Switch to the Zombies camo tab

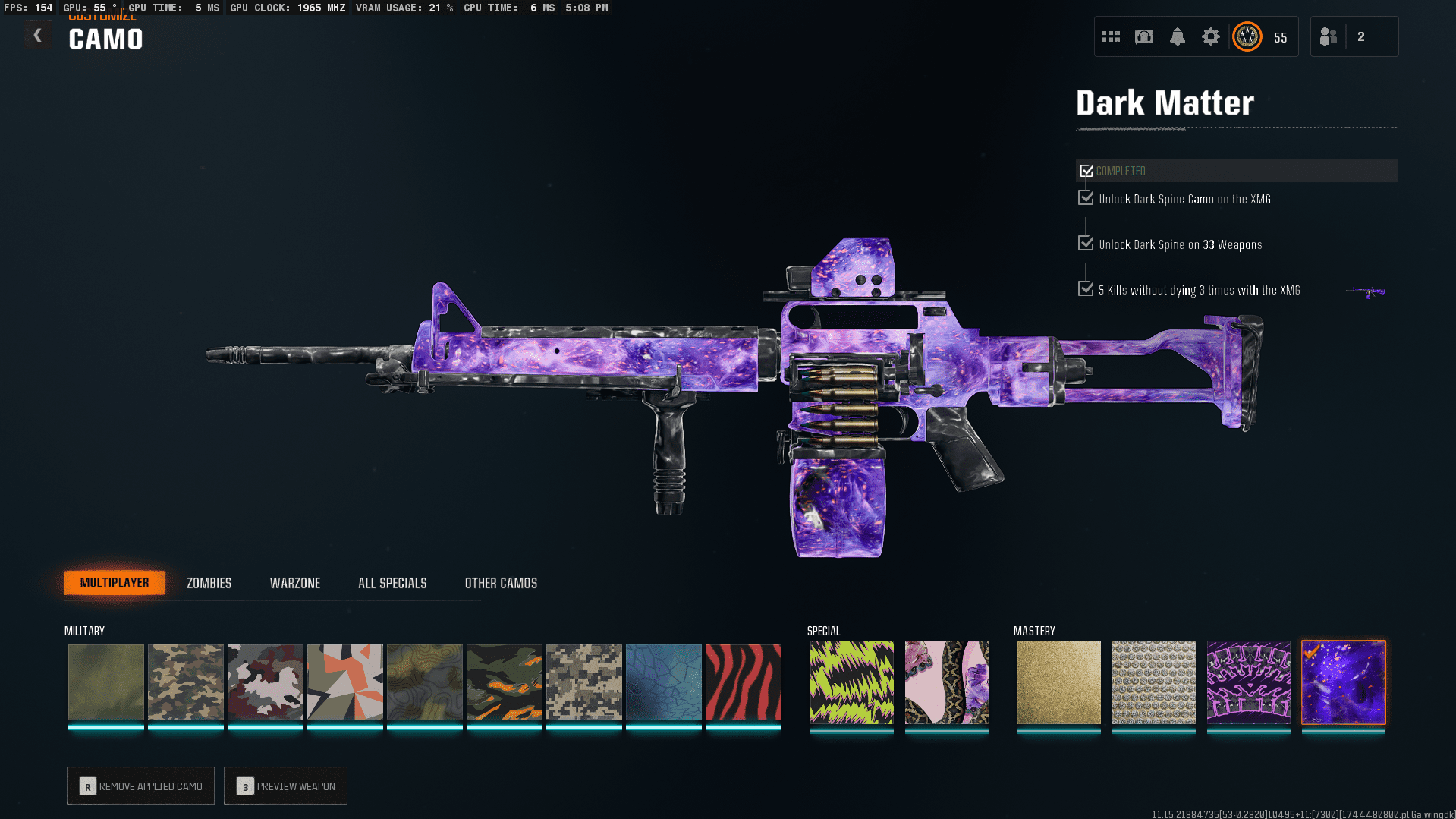pos(209,583)
